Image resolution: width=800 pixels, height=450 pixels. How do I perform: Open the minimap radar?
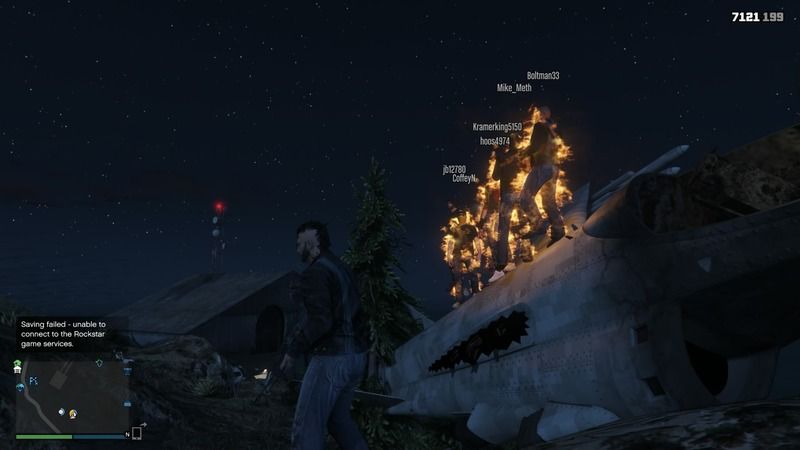coord(72,396)
